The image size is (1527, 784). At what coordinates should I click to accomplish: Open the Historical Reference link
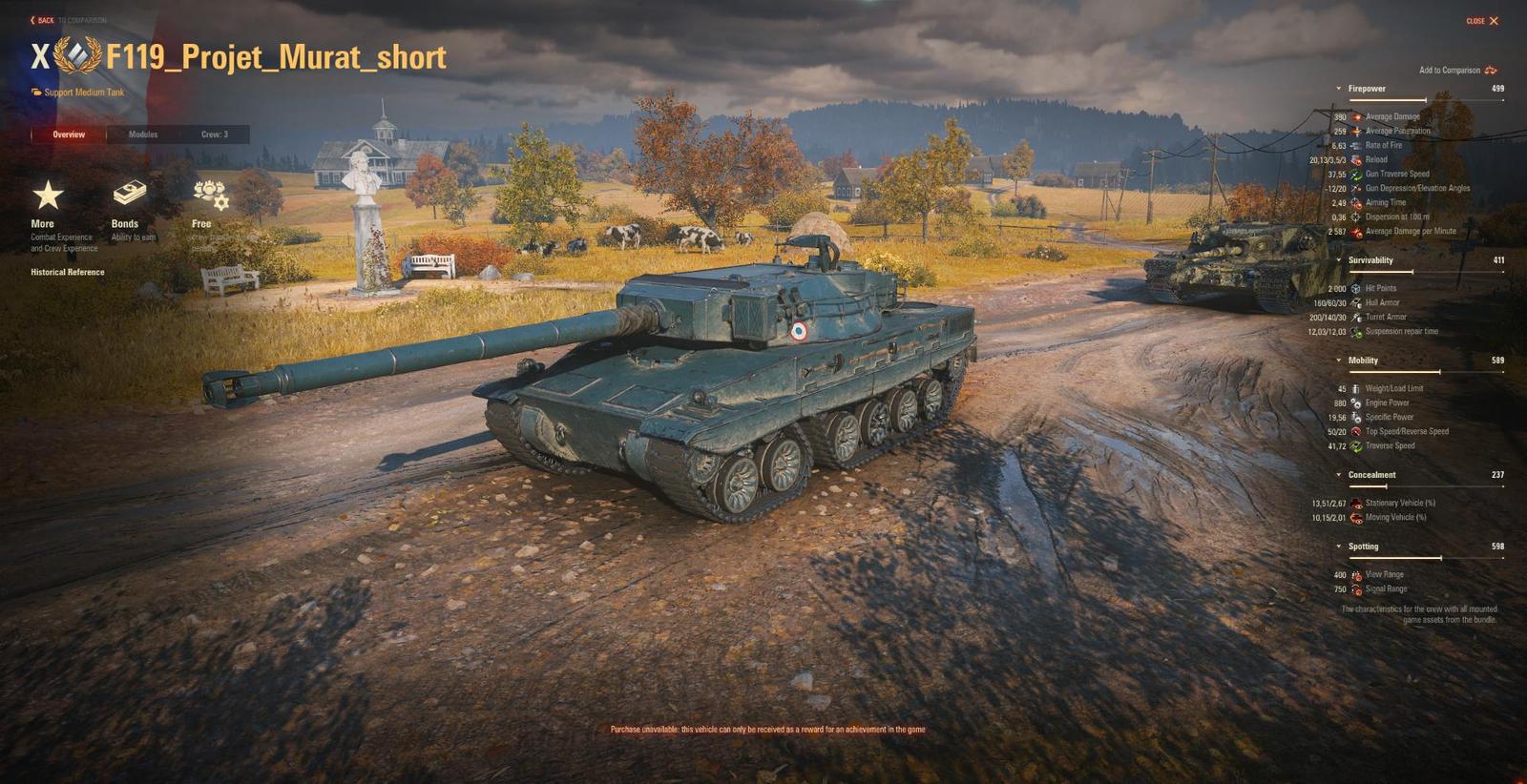(67, 272)
